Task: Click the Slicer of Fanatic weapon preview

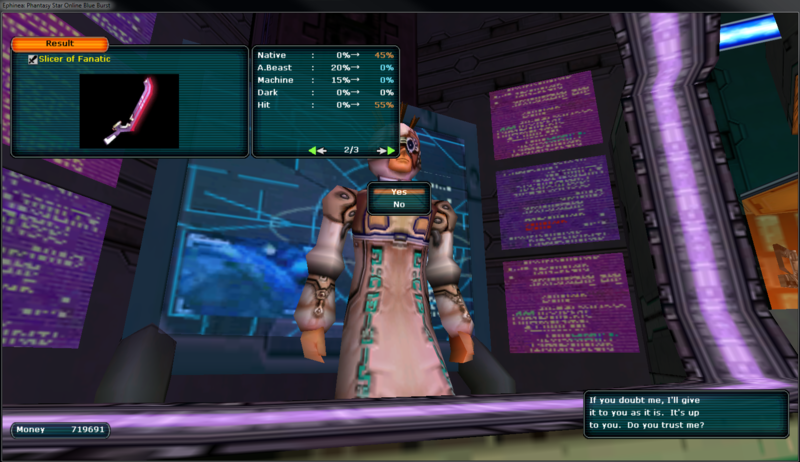Action: tap(129, 110)
